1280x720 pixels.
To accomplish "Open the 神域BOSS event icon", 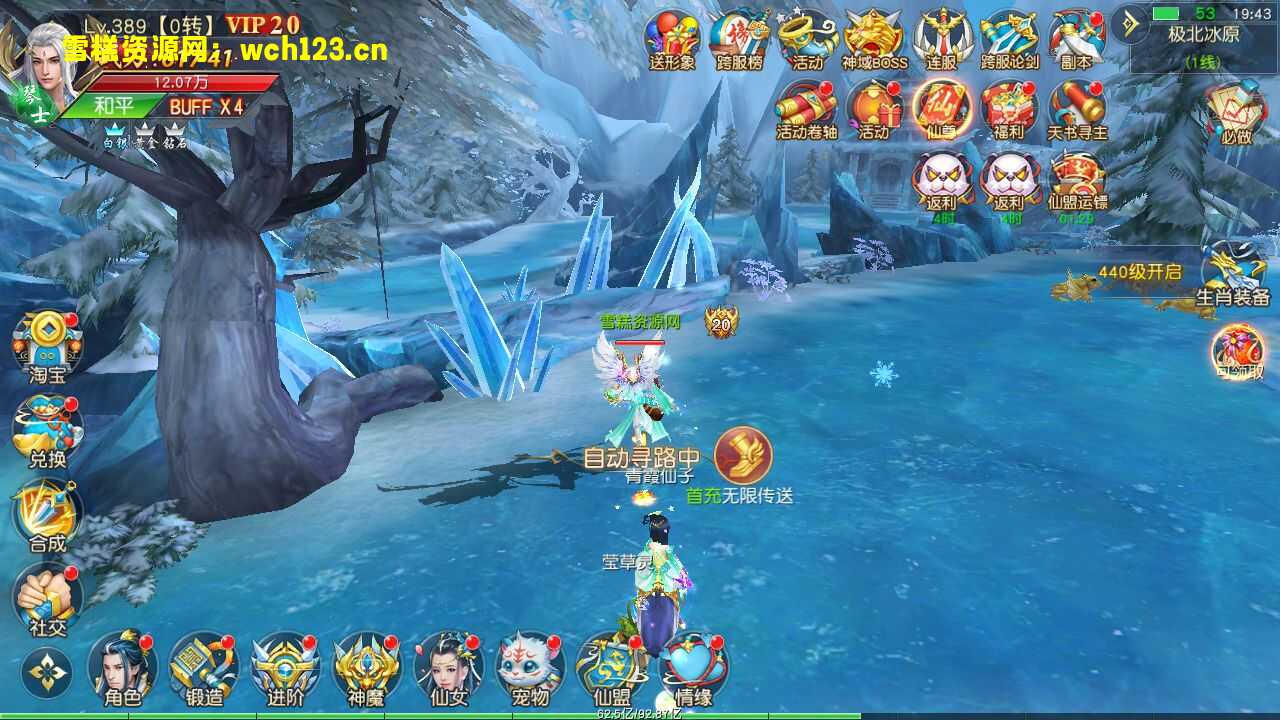I will [x=874, y=38].
